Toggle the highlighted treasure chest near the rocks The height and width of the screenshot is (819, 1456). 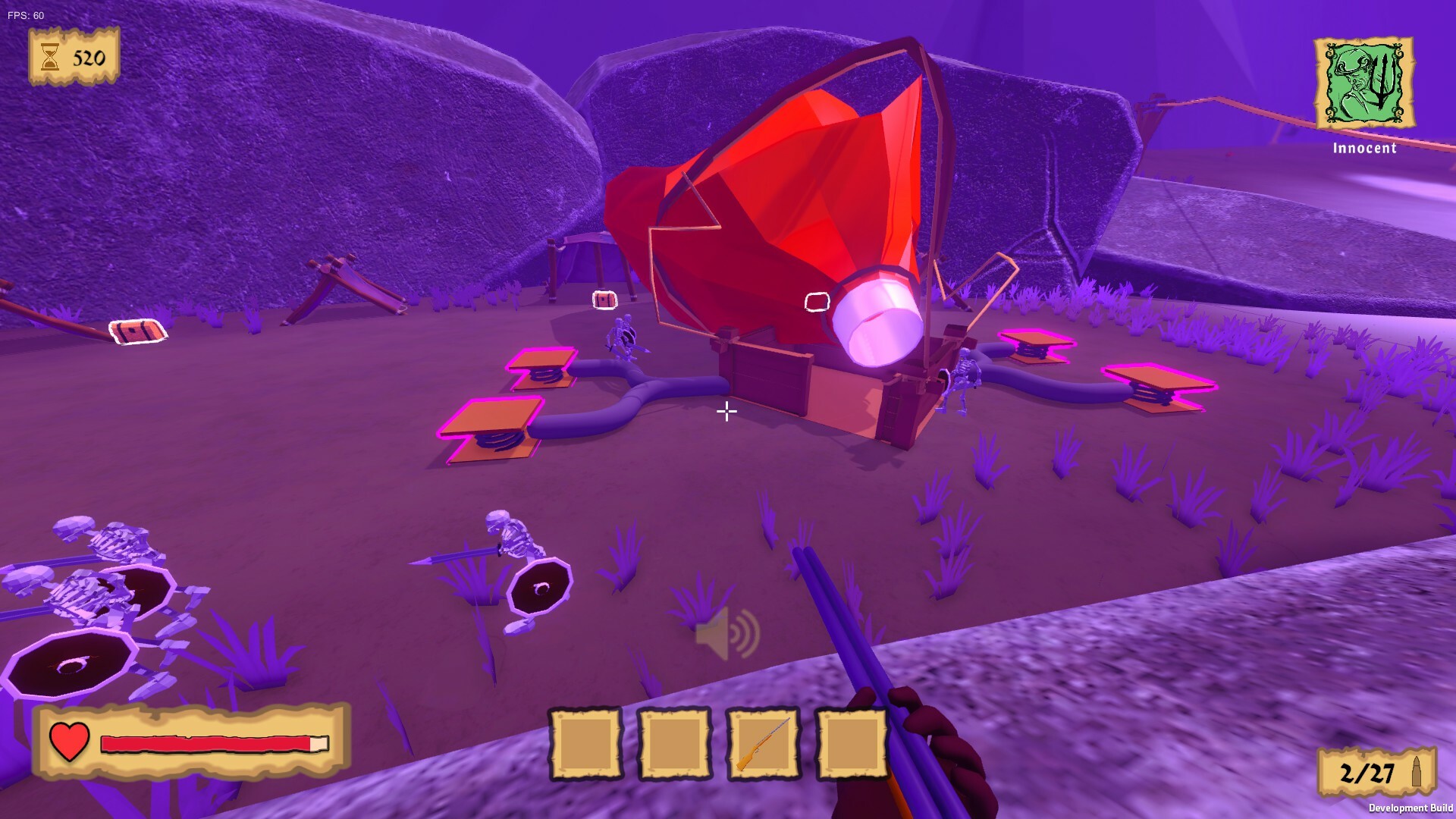[136, 332]
